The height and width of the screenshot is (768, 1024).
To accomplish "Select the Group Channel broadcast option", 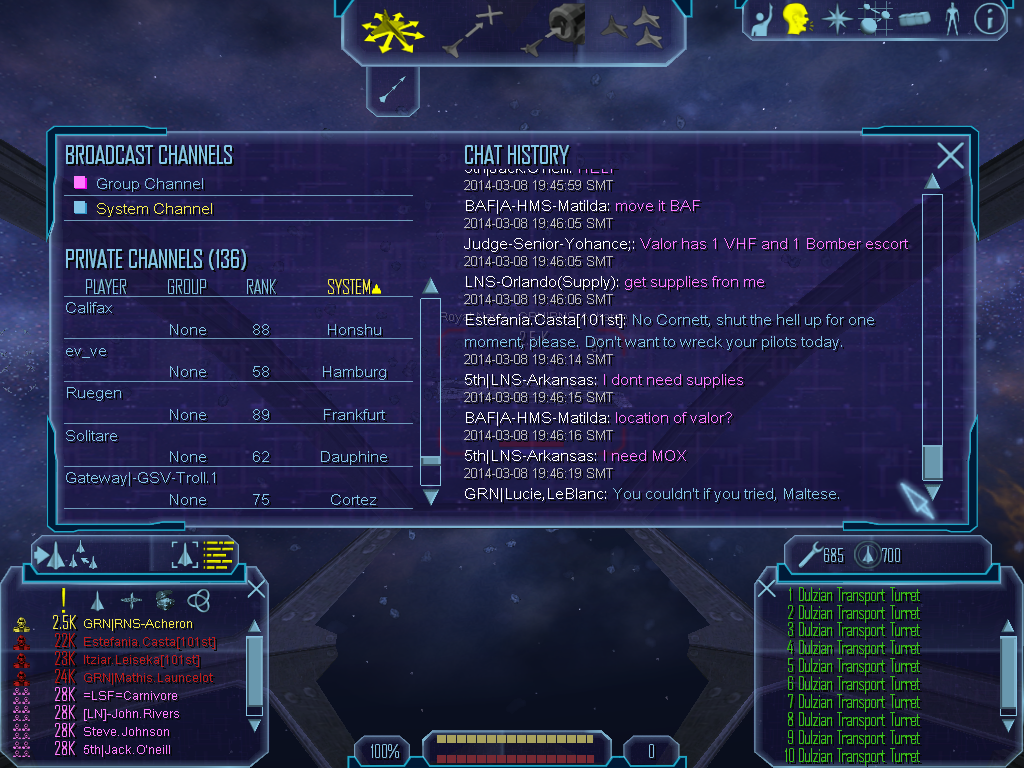I will tap(149, 184).
